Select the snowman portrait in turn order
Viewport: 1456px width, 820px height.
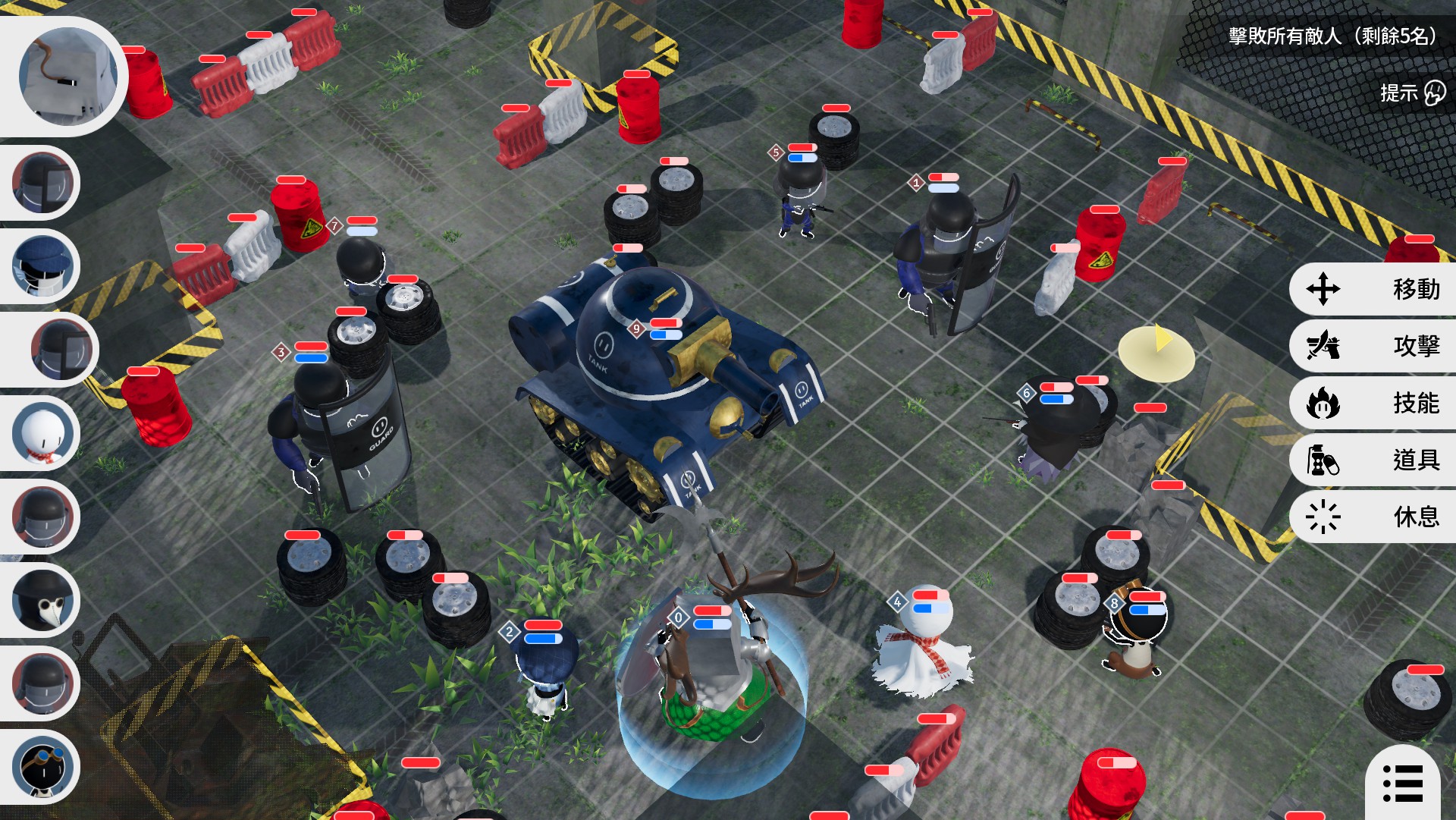pos(43,434)
